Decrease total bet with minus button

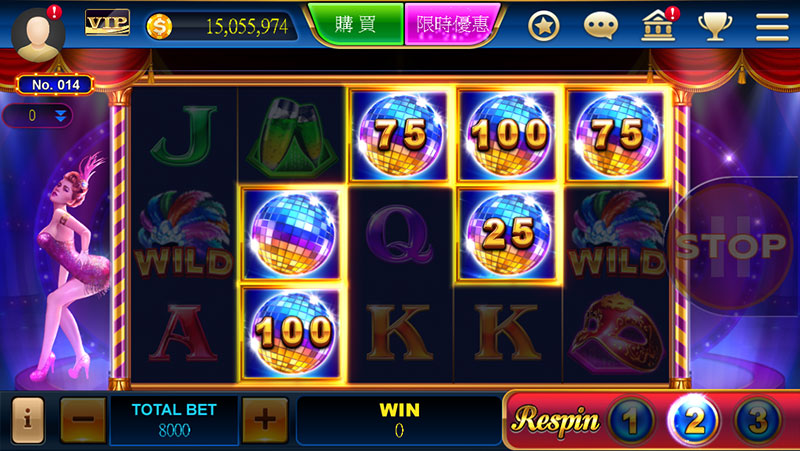pyautogui.click(x=81, y=420)
